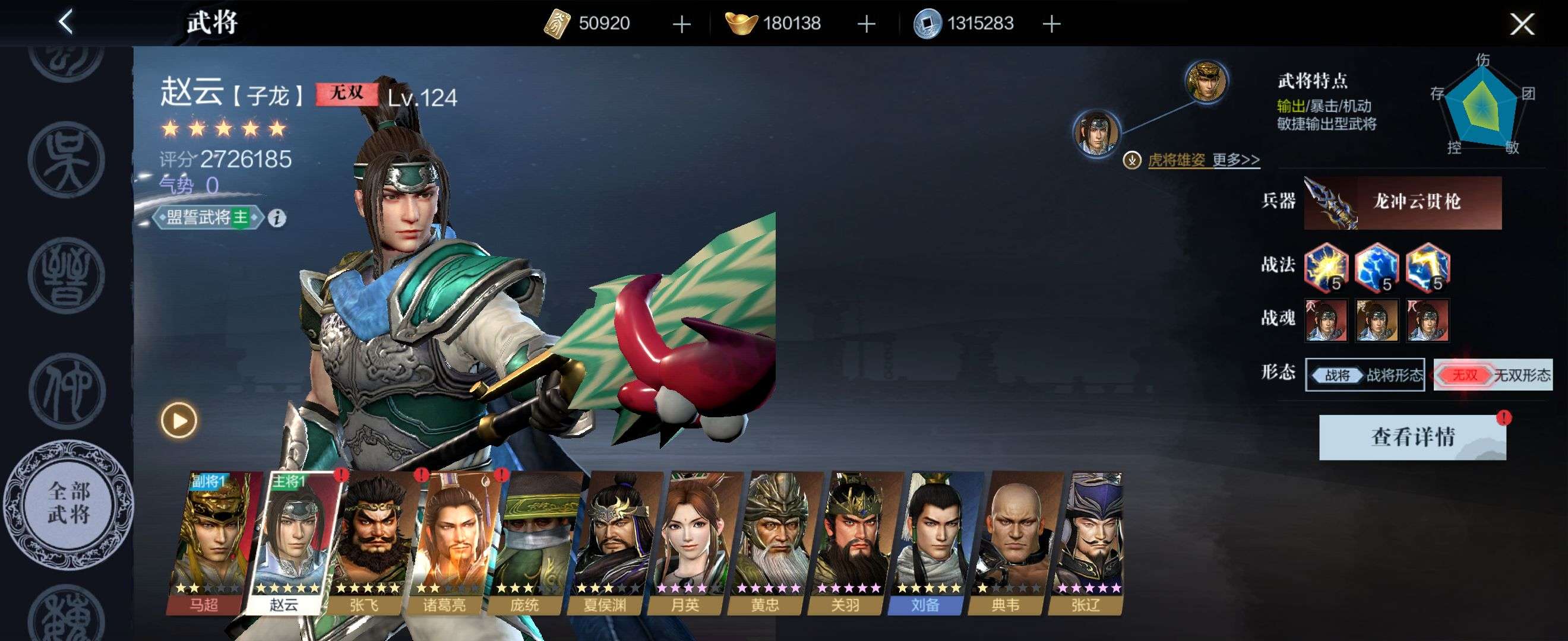Add more copper coins with plus button
The image size is (1568, 641).
[x=1051, y=24]
